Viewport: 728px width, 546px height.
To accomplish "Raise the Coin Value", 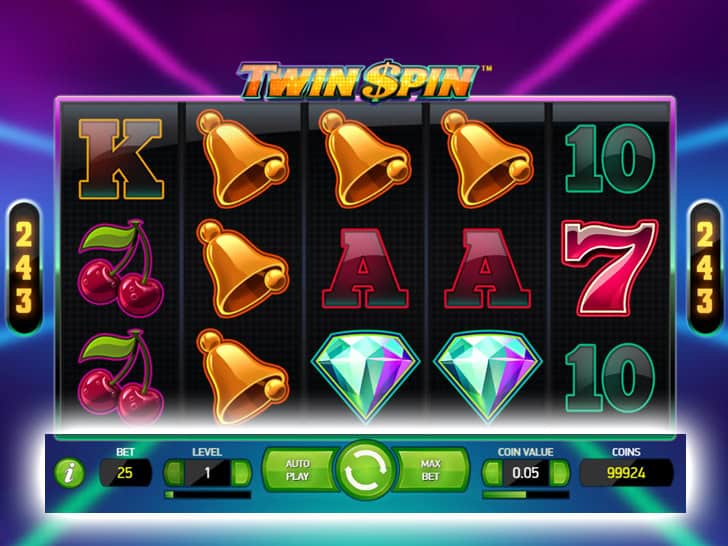I will tap(561, 472).
